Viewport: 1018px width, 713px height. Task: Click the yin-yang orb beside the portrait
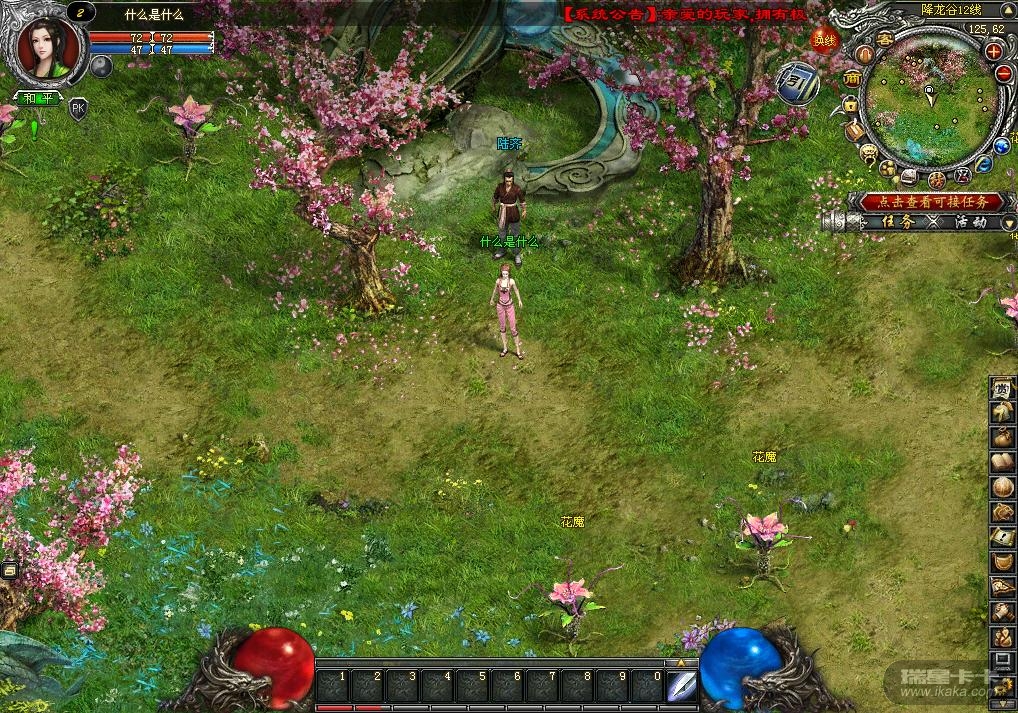coord(101,66)
